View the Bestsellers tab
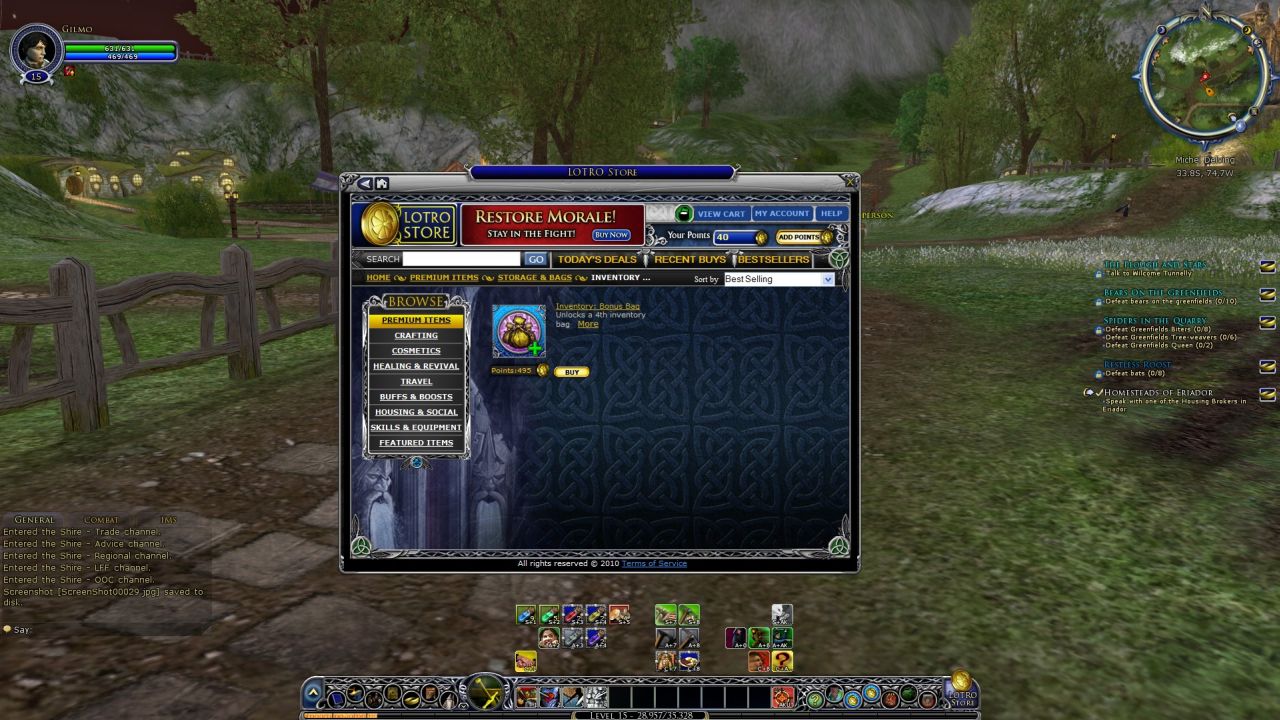 (773, 260)
